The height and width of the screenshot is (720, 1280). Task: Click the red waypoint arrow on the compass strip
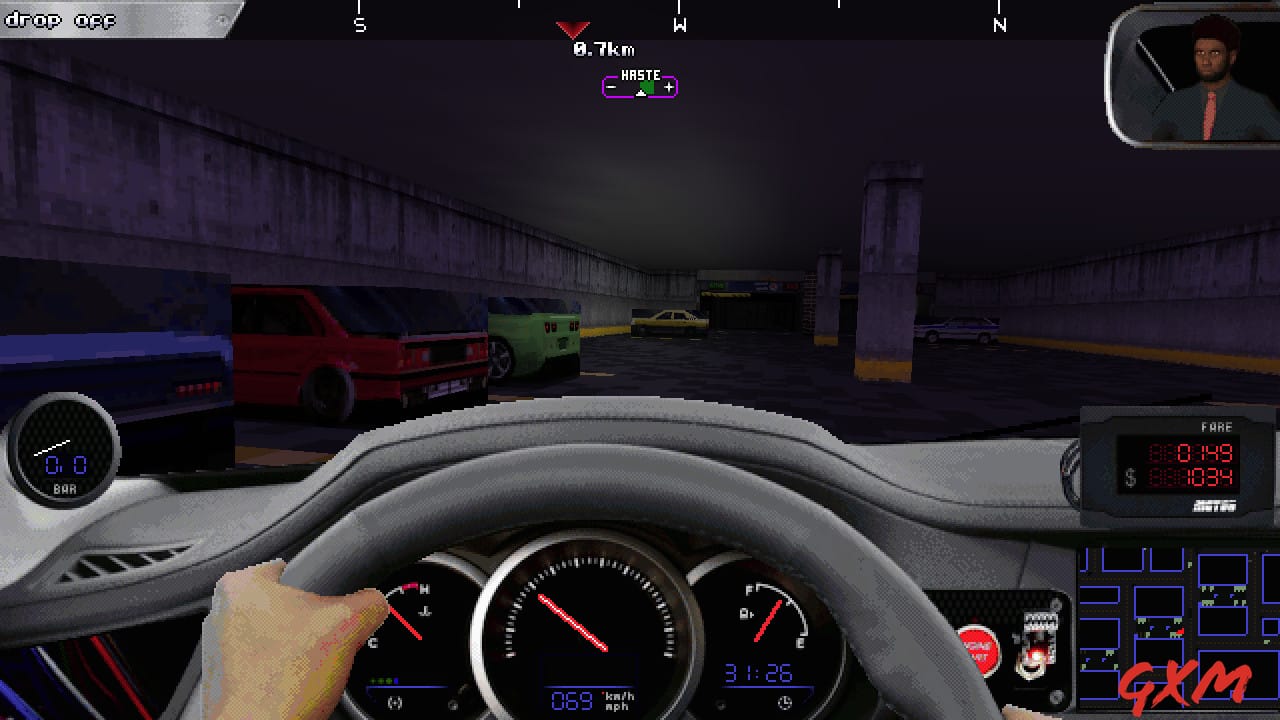coord(571,29)
